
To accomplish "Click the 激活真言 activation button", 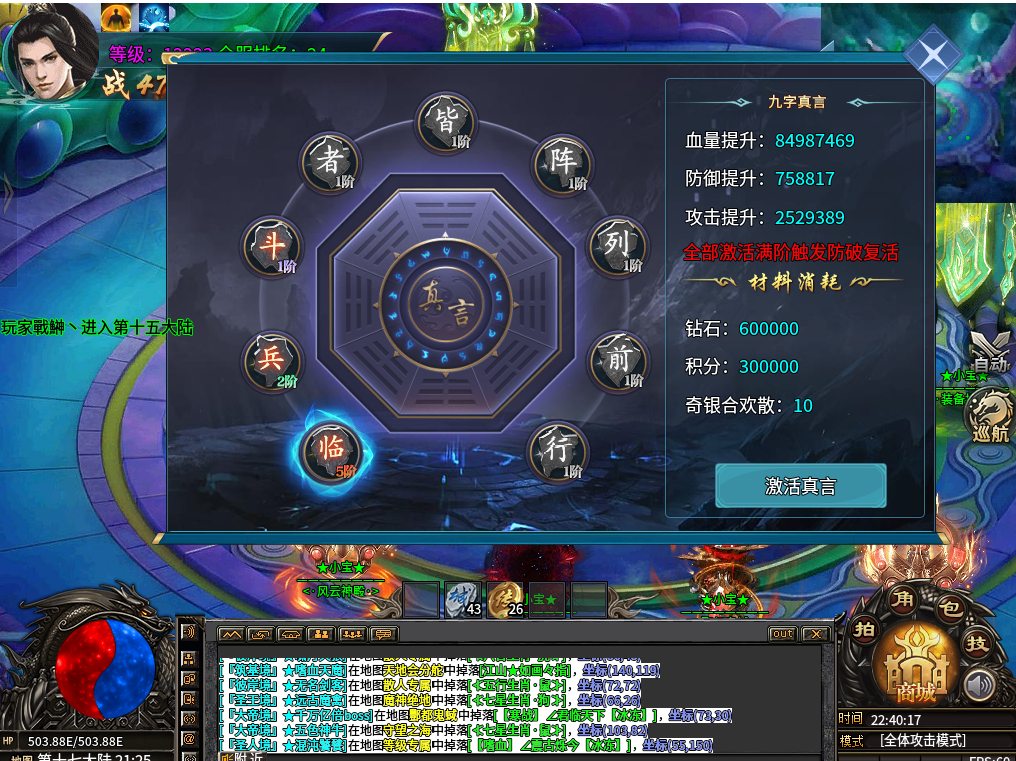I will [800, 486].
